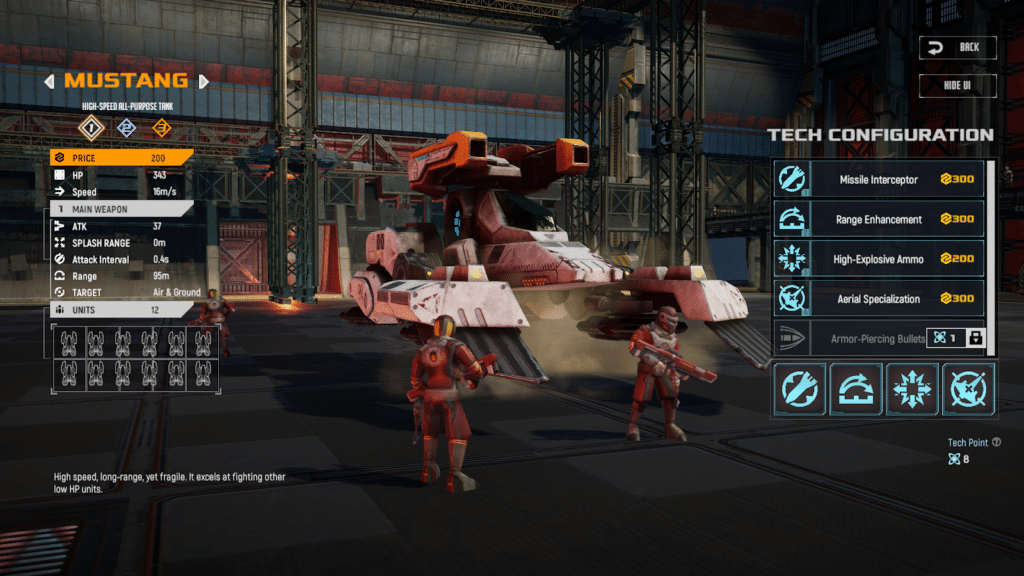
Task: Pick the High-Explosive Ammo tech row
Action: coord(879,259)
